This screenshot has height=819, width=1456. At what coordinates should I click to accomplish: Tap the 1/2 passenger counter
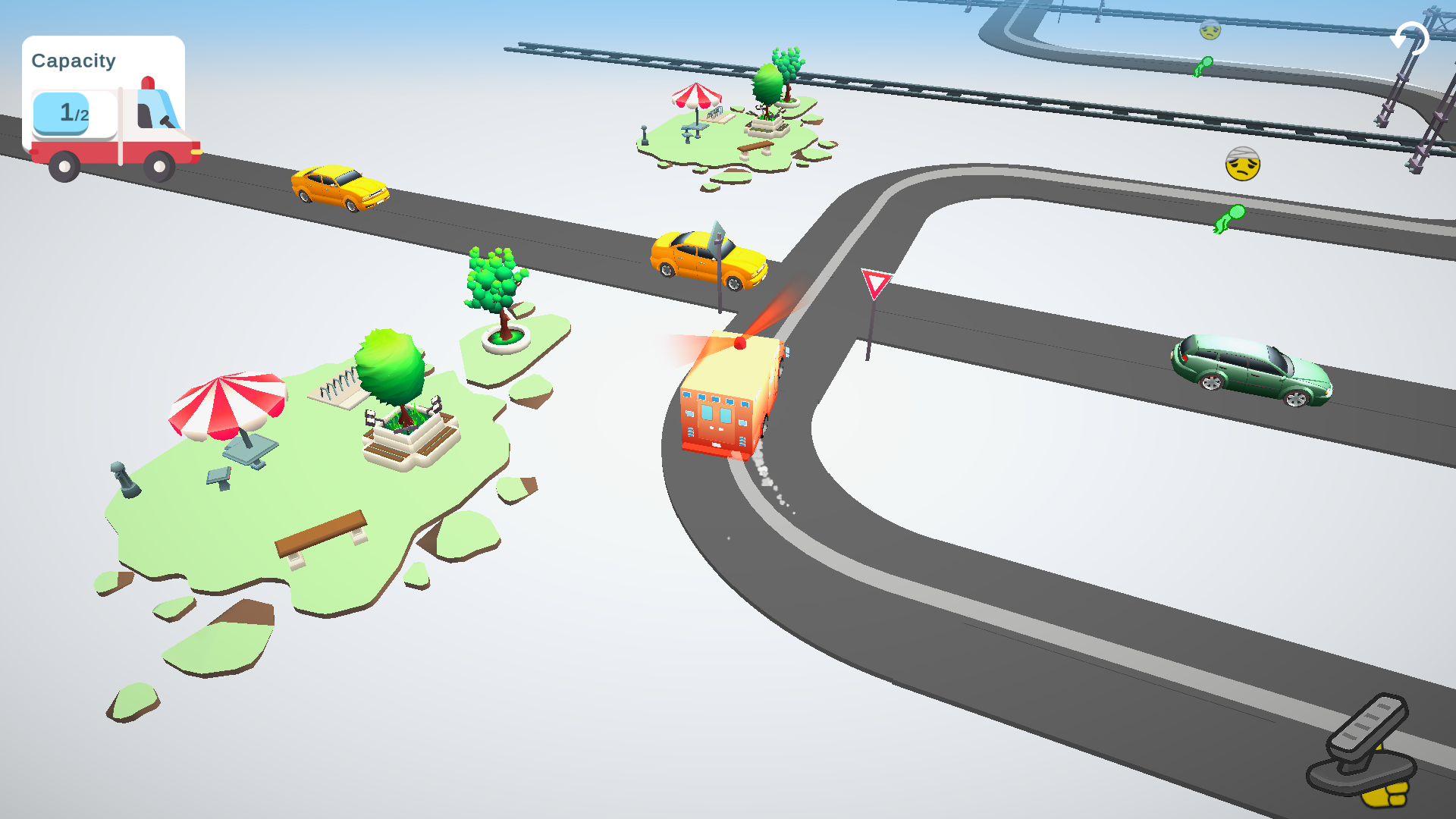click(x=70, y=114)
